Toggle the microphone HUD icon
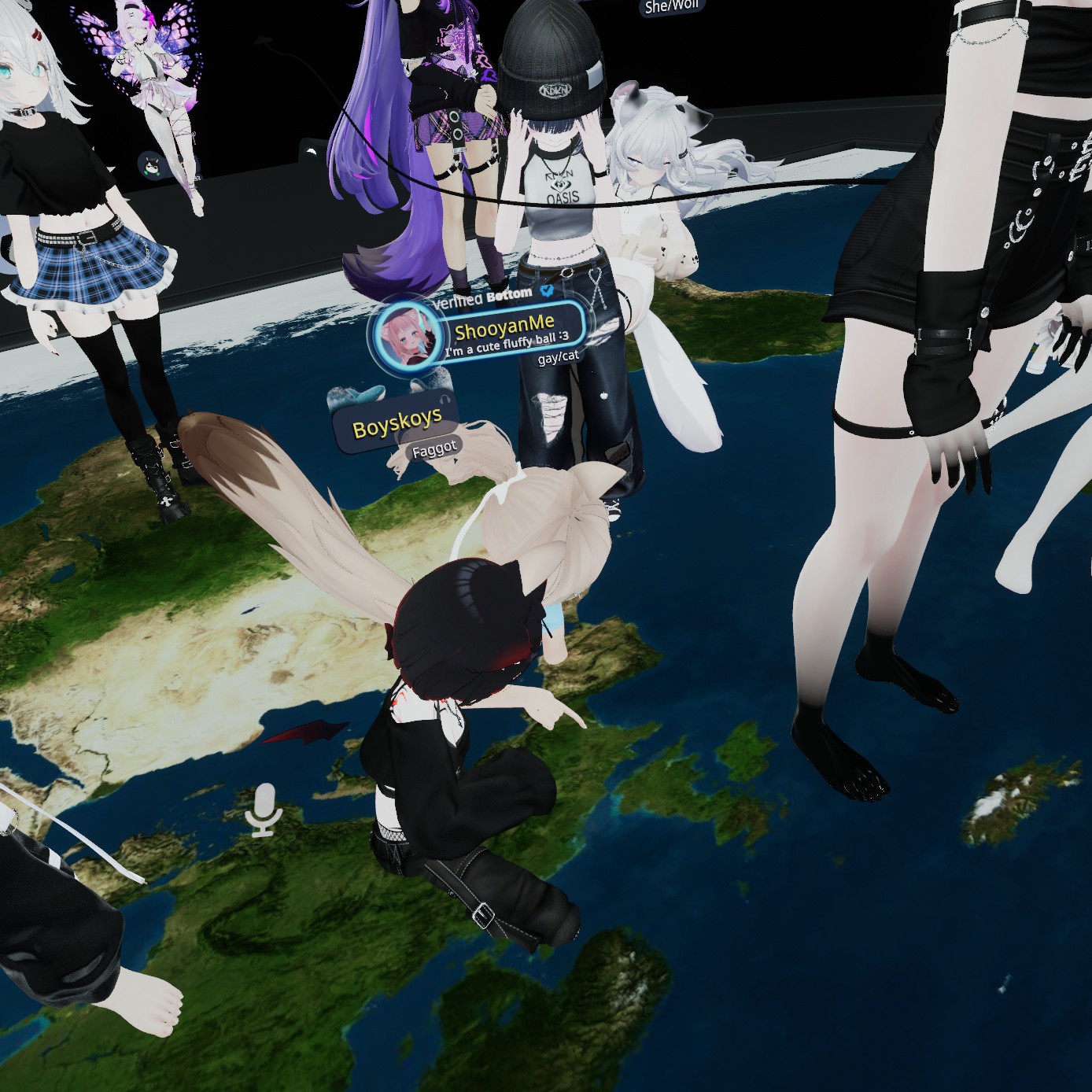The height and width of the screenshot is (1092, 1092). pyautogui.click(x=264, y=810)
